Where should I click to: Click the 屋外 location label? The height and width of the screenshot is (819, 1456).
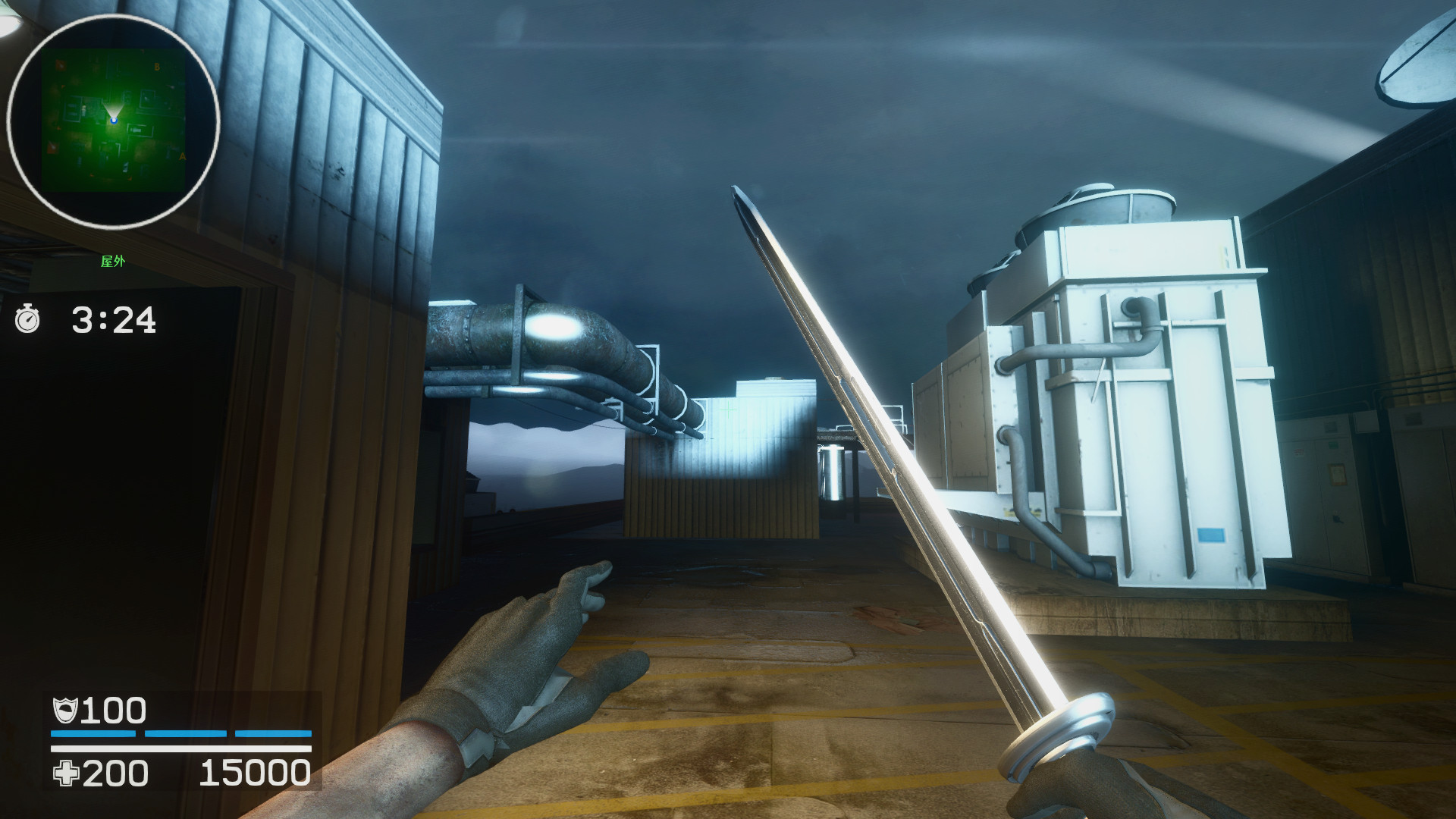coord(112,260)
